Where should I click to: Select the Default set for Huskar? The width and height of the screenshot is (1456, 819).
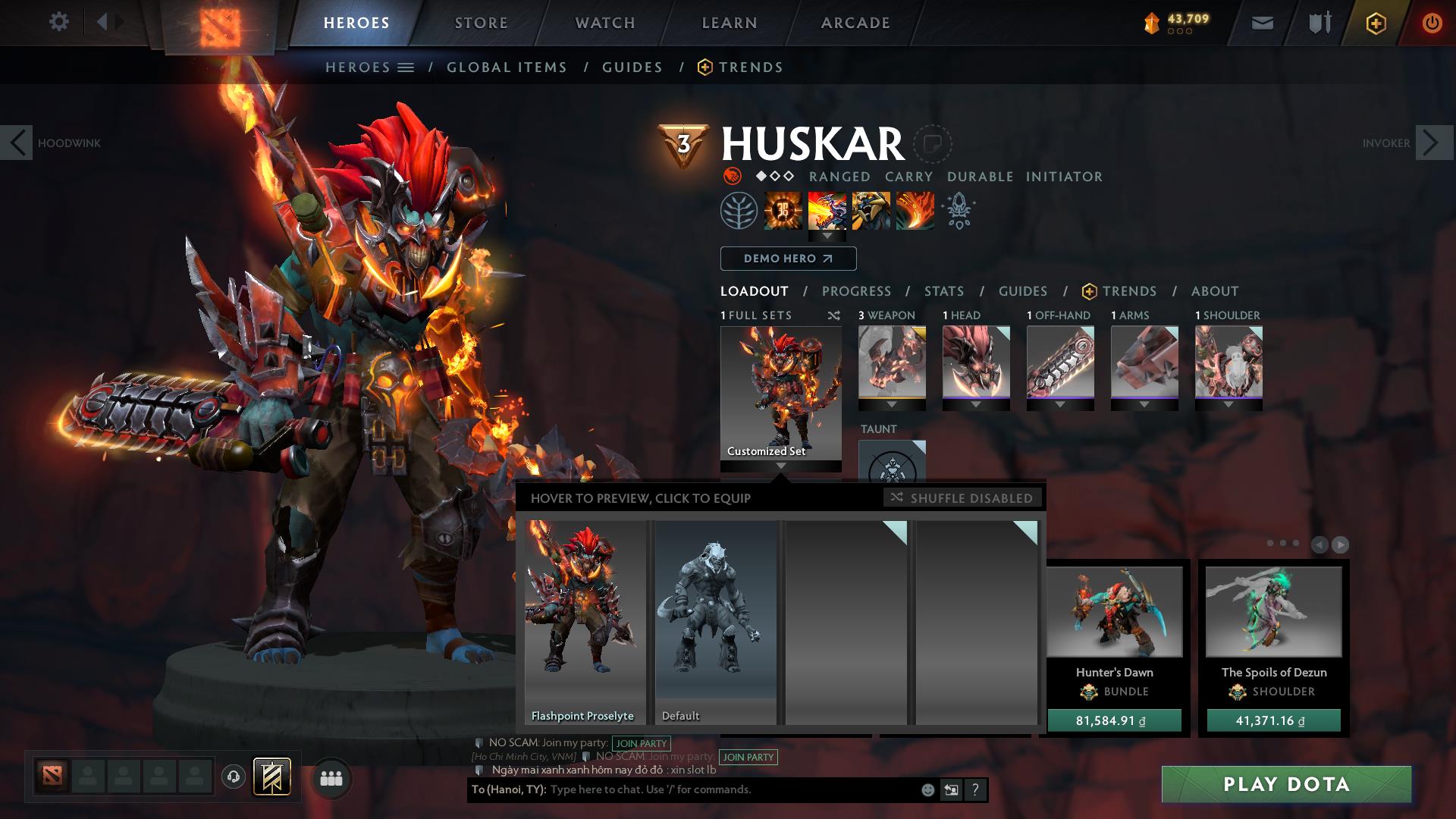[715, 622]
